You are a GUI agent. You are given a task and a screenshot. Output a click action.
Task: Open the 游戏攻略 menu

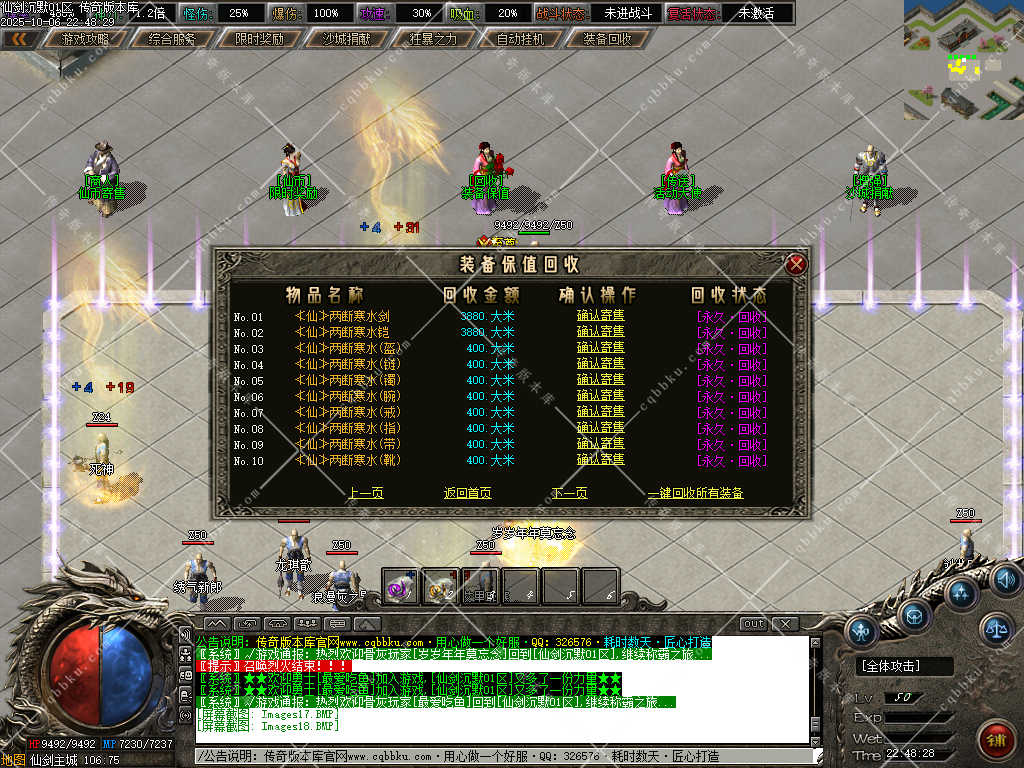[x=85, y=39]
